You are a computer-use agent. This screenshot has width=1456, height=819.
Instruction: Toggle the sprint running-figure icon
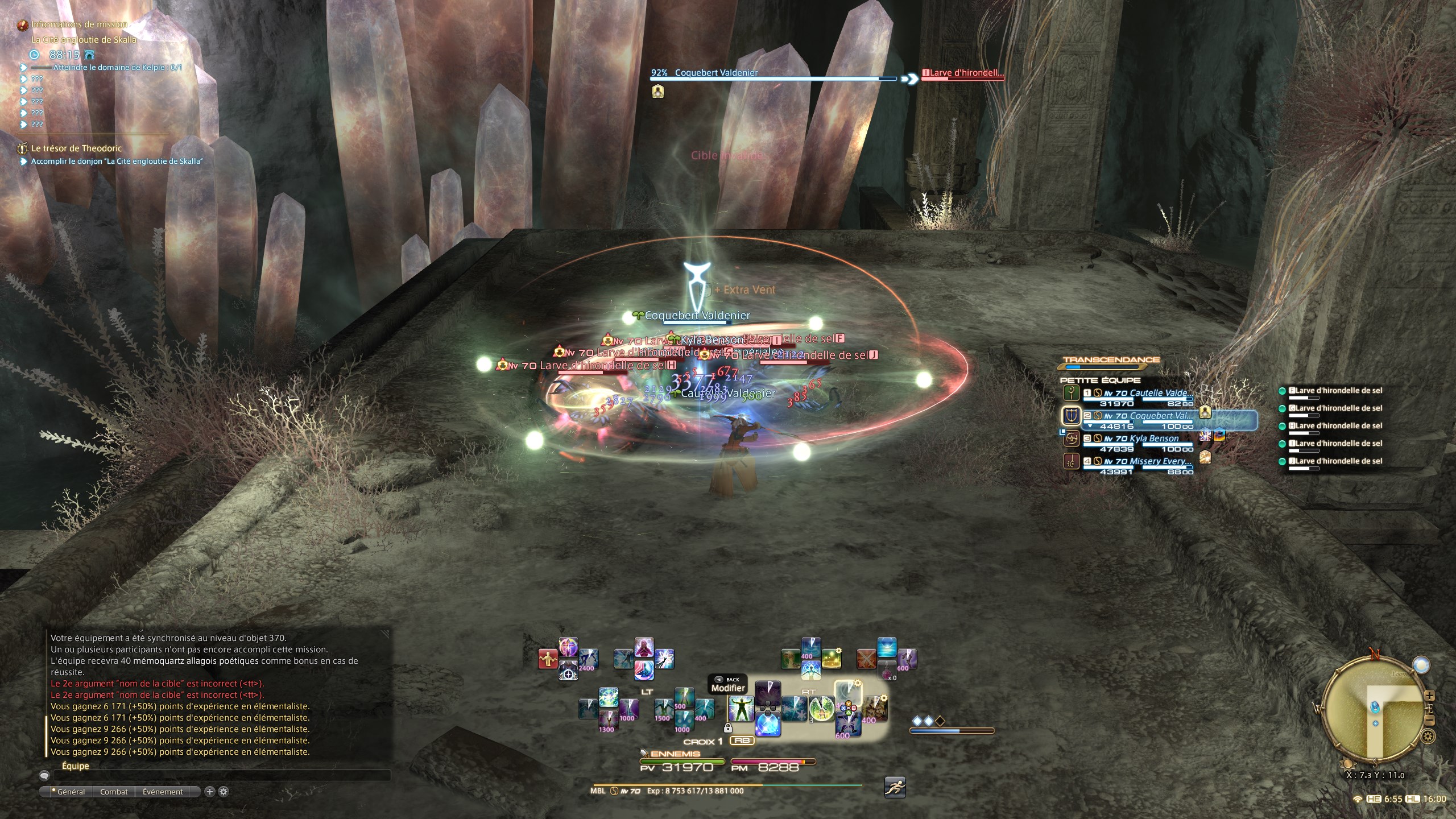click(895, 787)
